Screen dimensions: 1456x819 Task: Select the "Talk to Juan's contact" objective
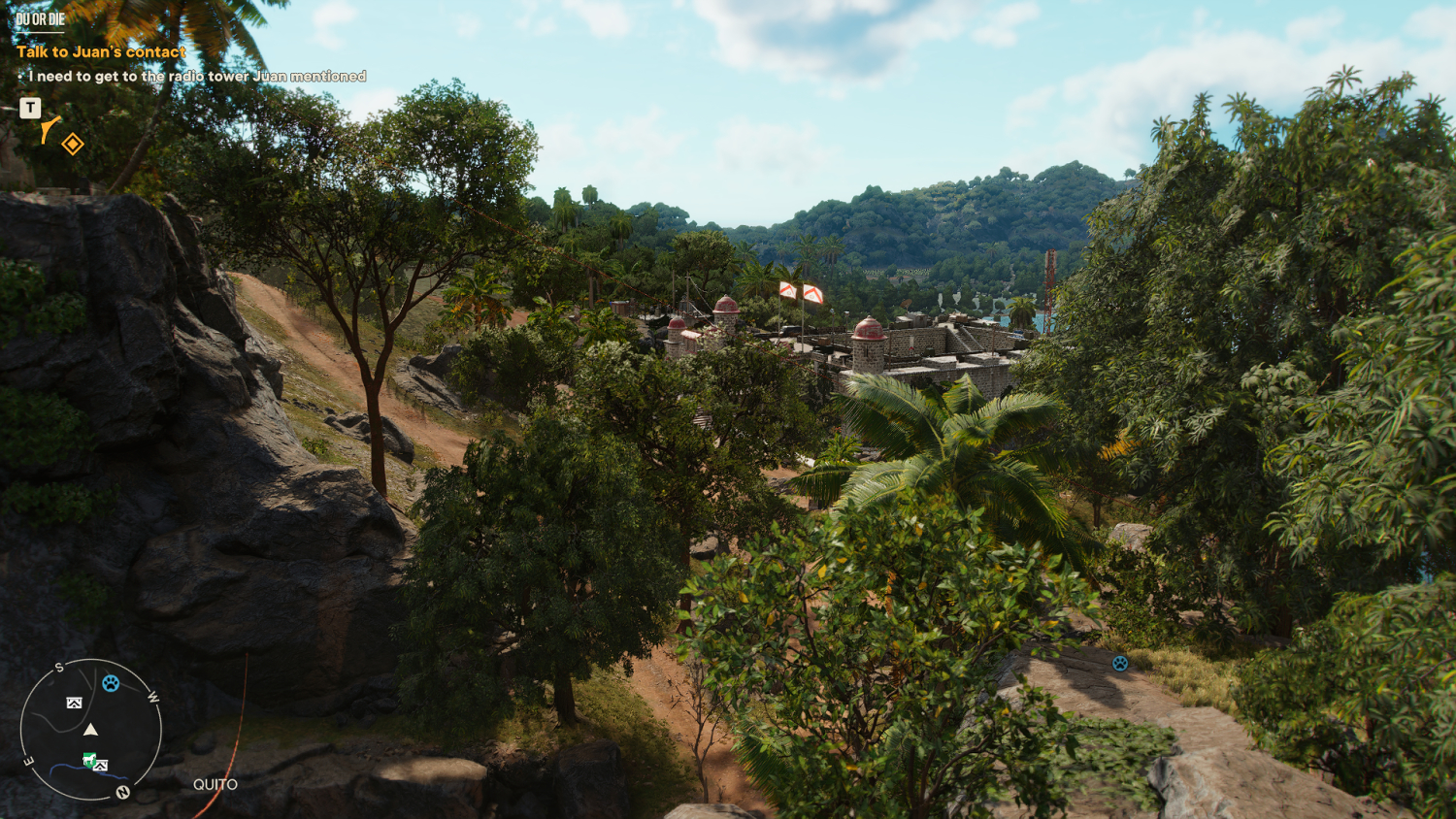tap(101, 51)
